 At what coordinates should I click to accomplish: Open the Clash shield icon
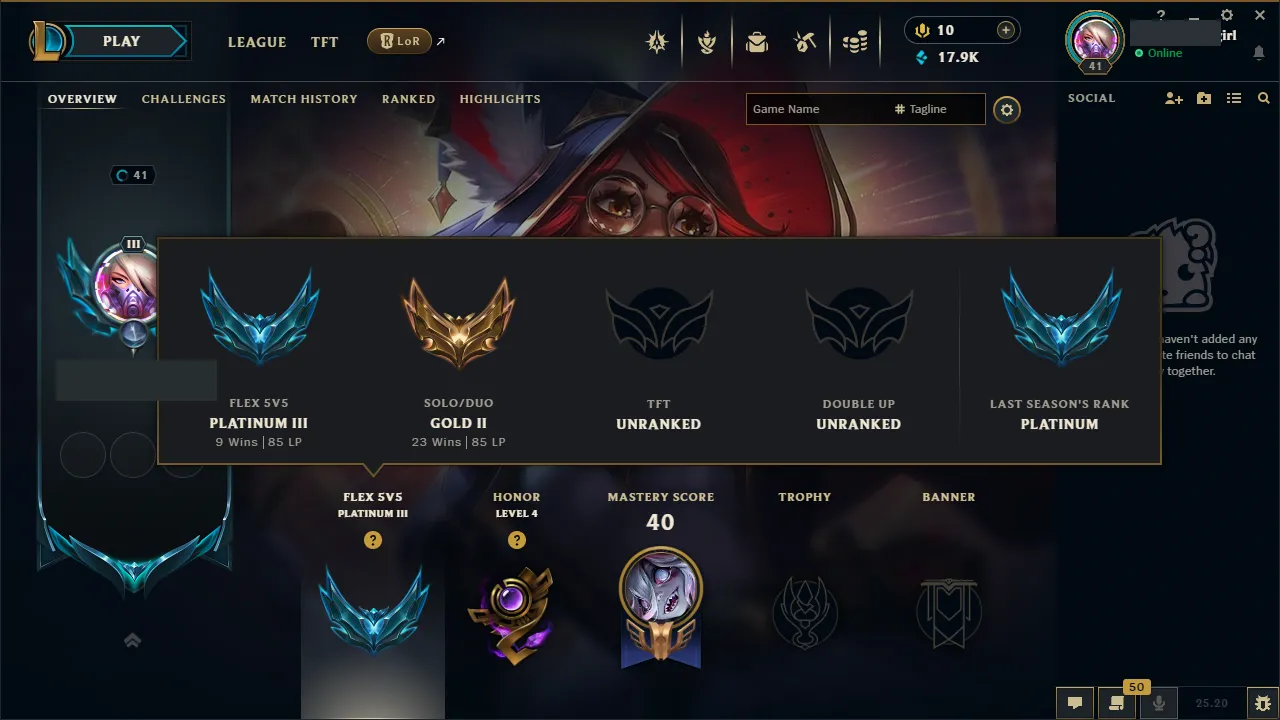[x=707, y=42]
